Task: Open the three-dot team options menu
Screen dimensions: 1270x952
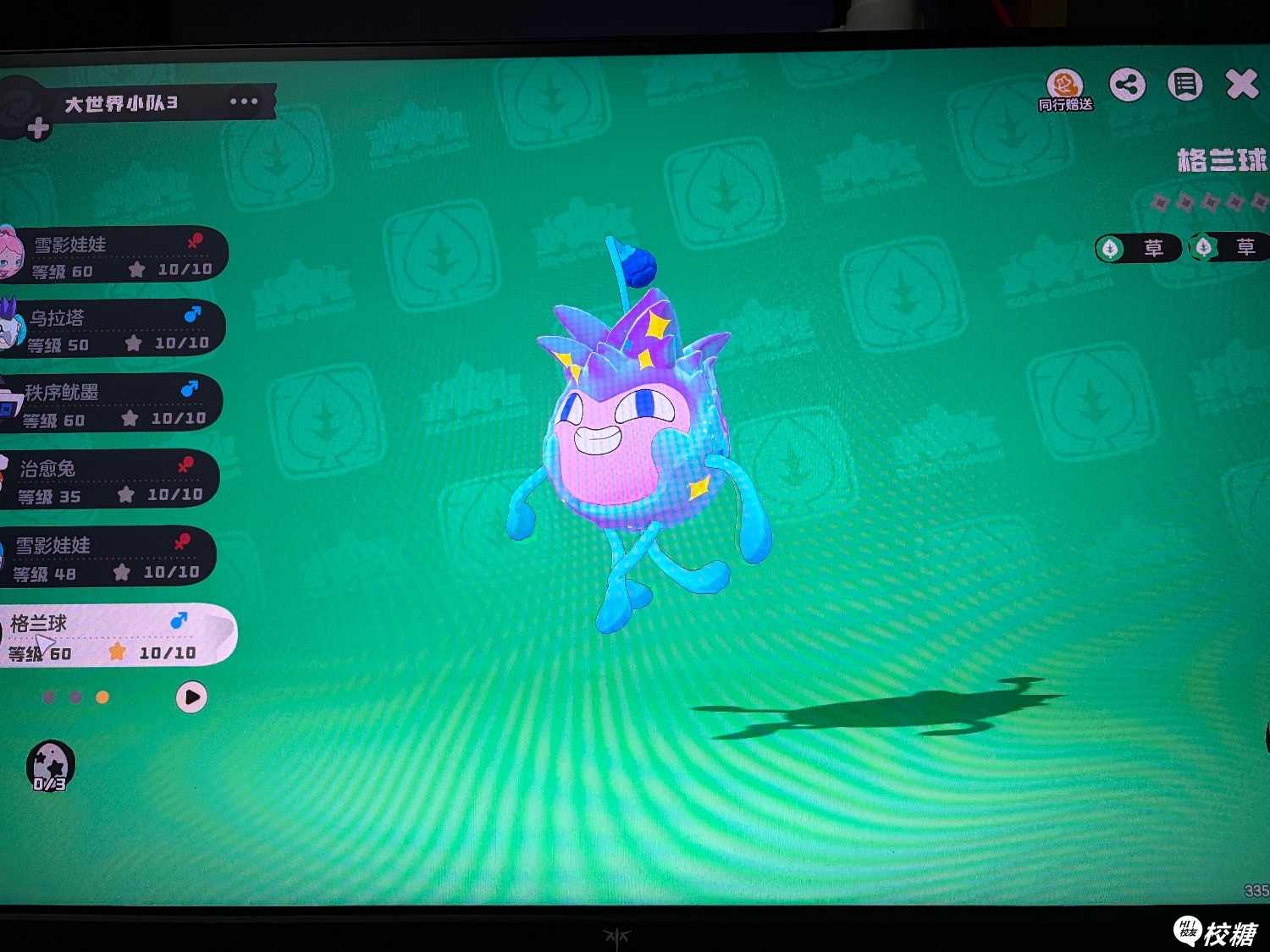Action: (244, 102)
